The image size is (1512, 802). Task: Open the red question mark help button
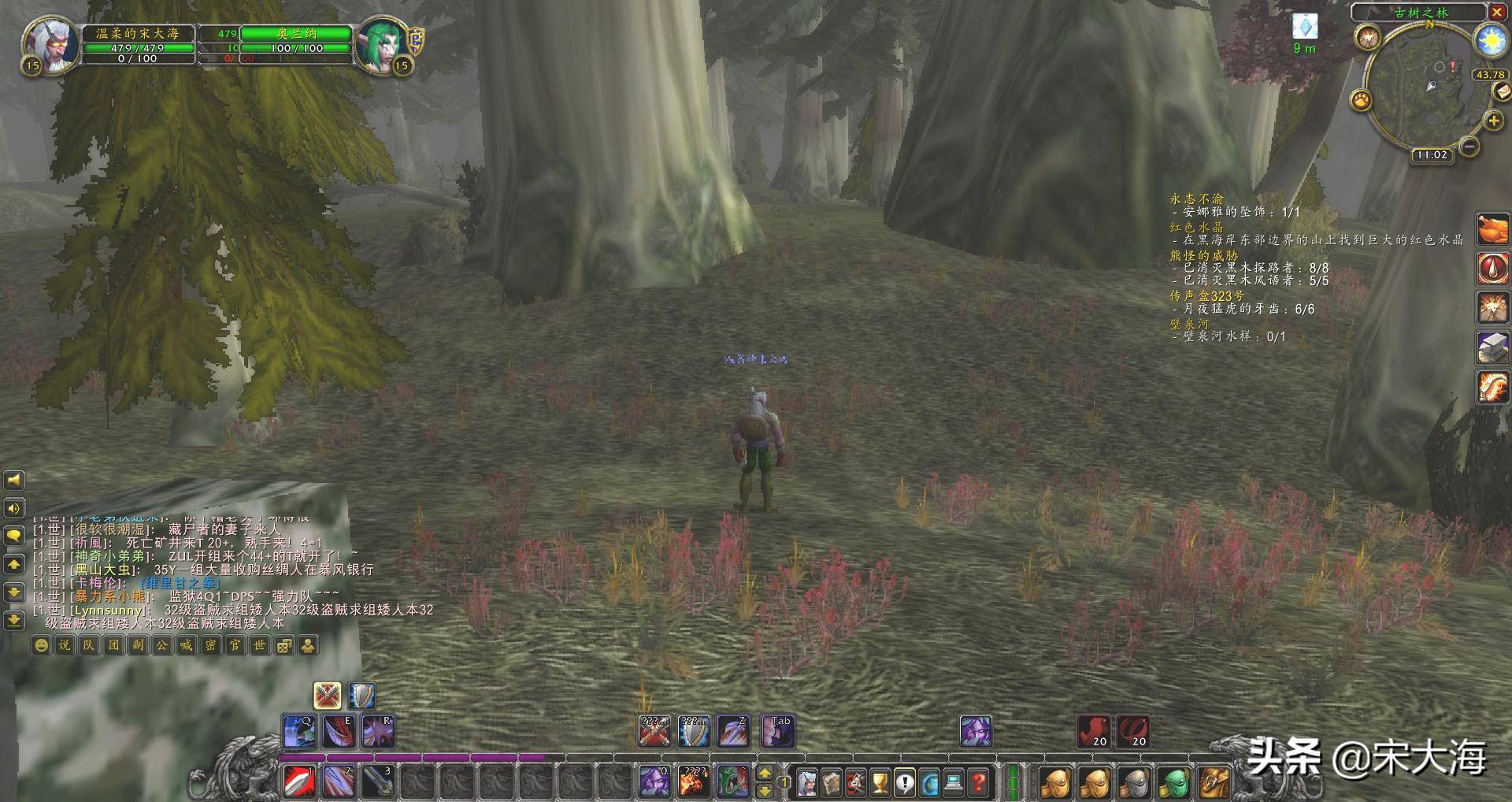click(977, 782)
